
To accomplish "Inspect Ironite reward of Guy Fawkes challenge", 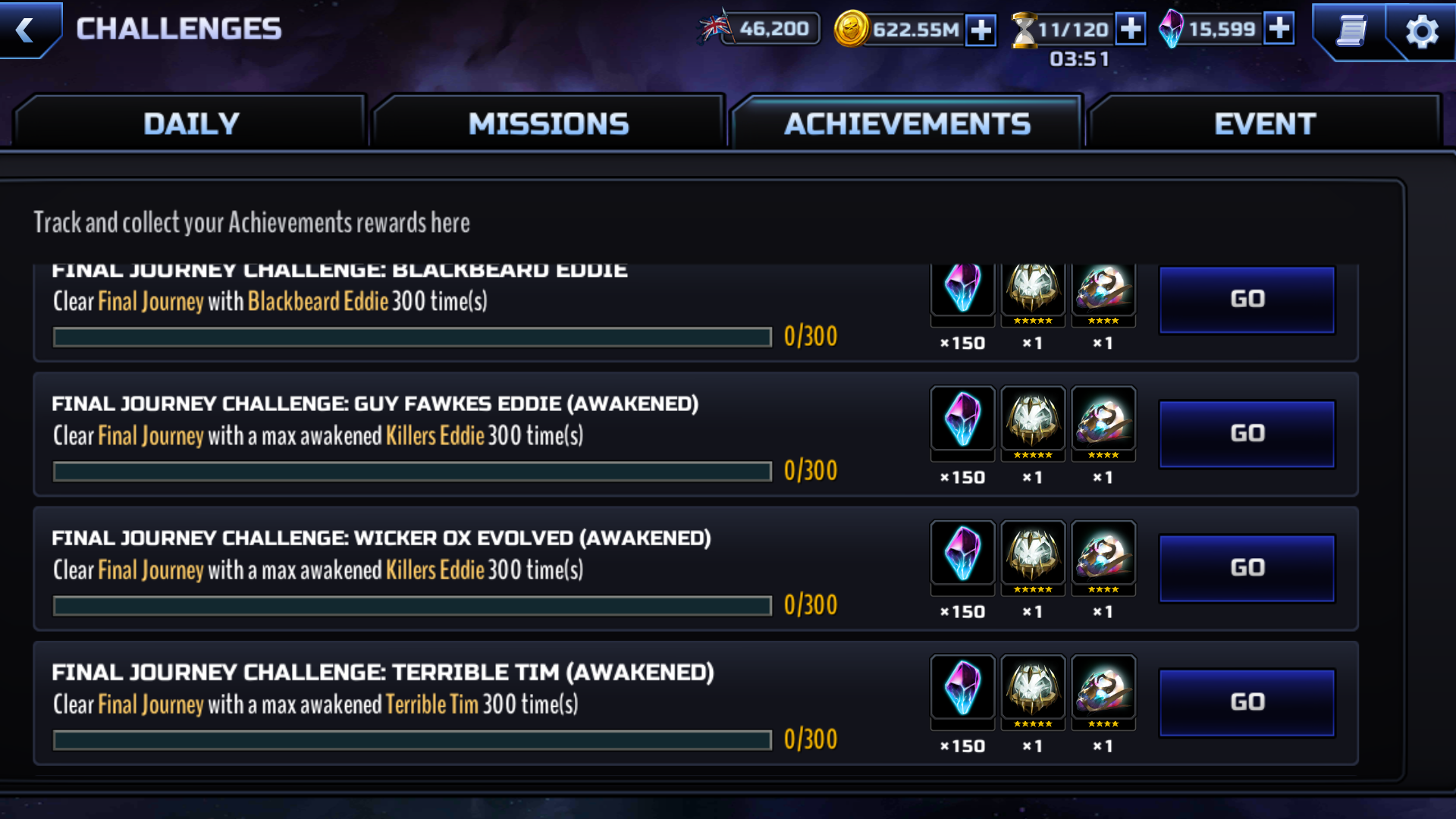I will (x=962, y=419).
